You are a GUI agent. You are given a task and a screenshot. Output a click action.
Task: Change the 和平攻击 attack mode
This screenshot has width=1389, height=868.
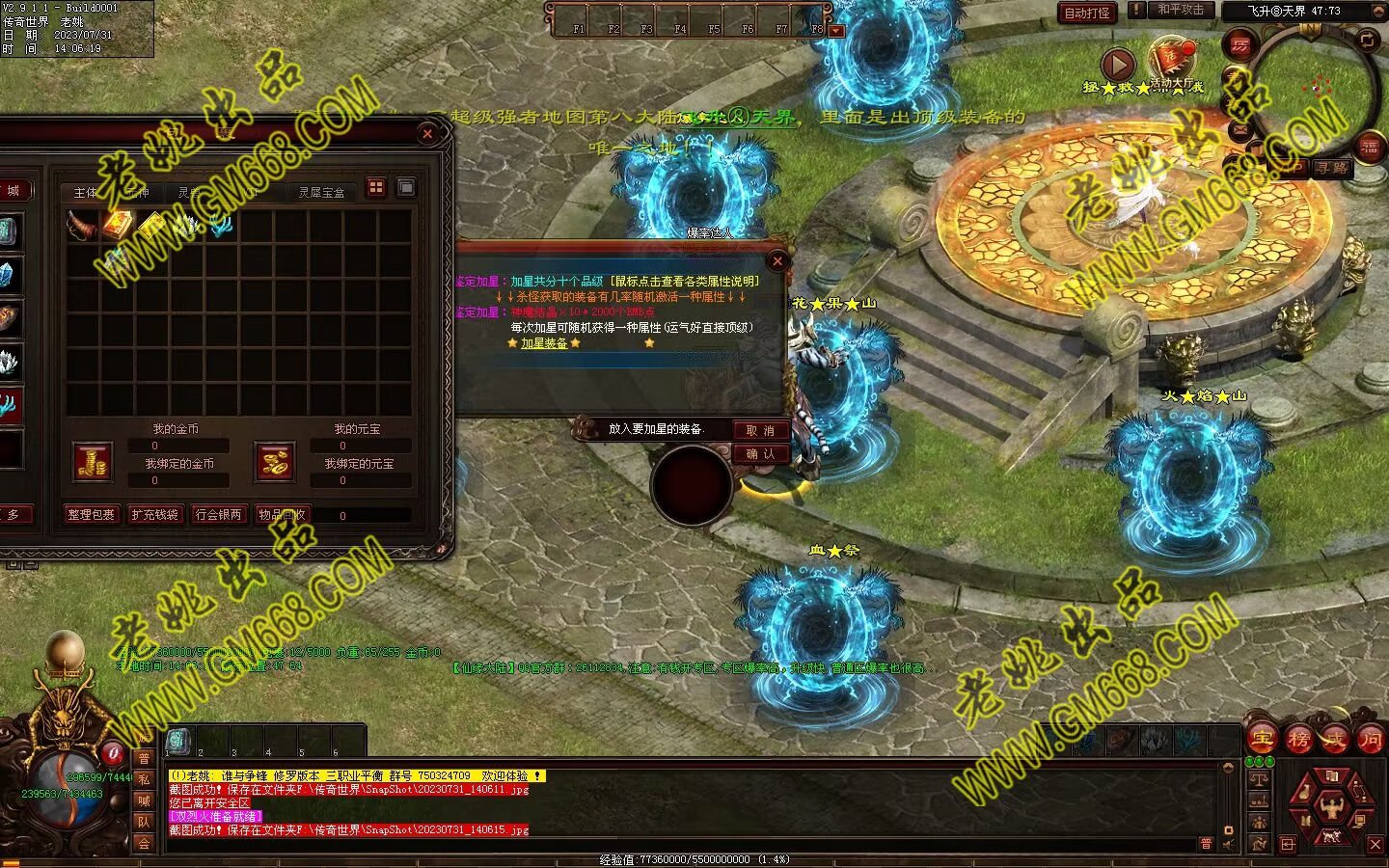(x=1181, y=11)
